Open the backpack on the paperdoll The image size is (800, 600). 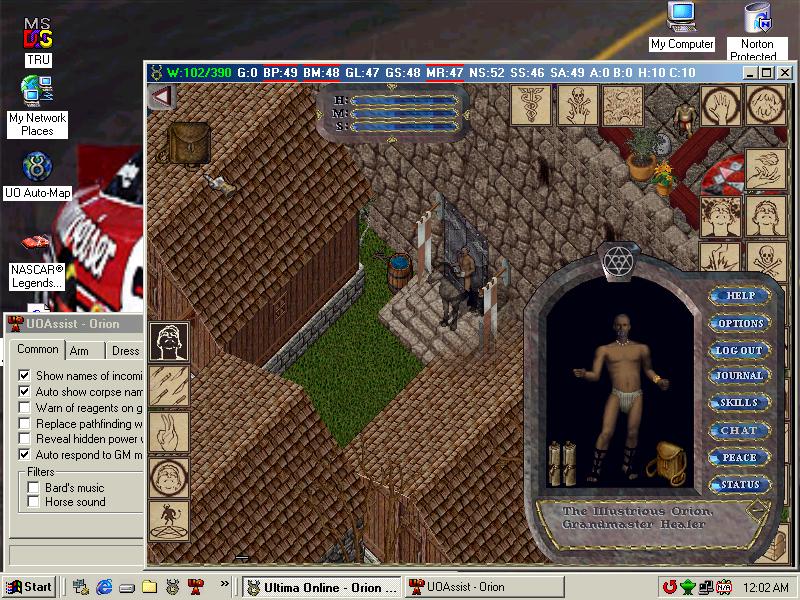662,459
